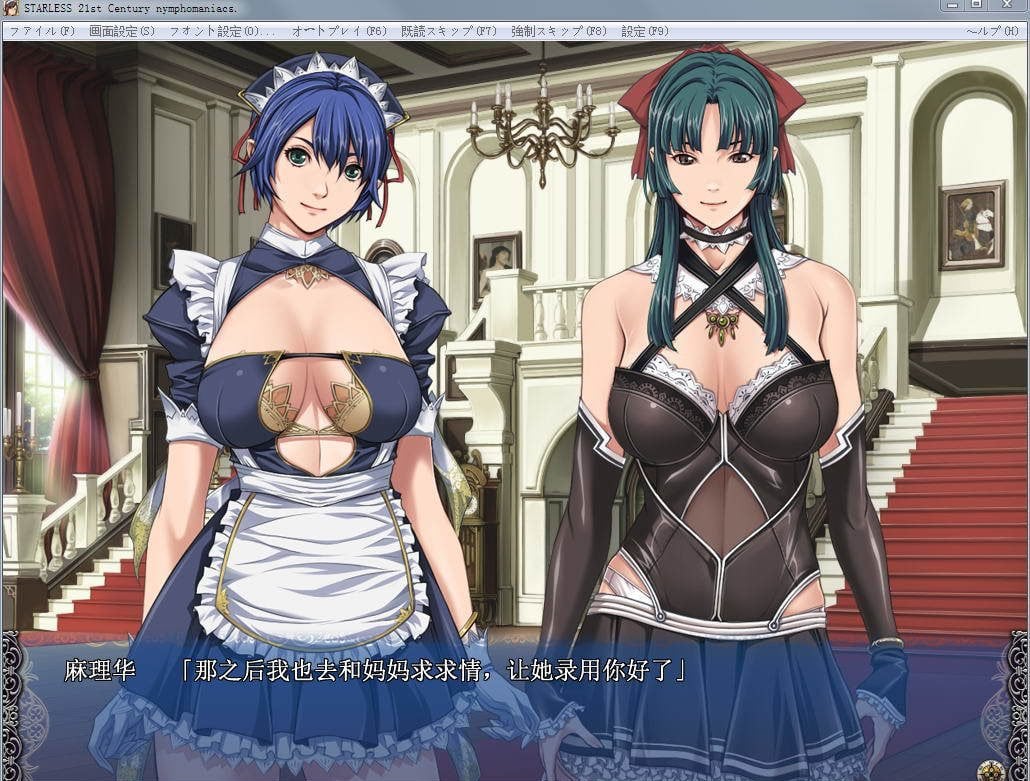Open the 画面設定(S) screen settings menu
This screenshot has height=781, width=1030.
pyautogui.click(x=122, y=31)
